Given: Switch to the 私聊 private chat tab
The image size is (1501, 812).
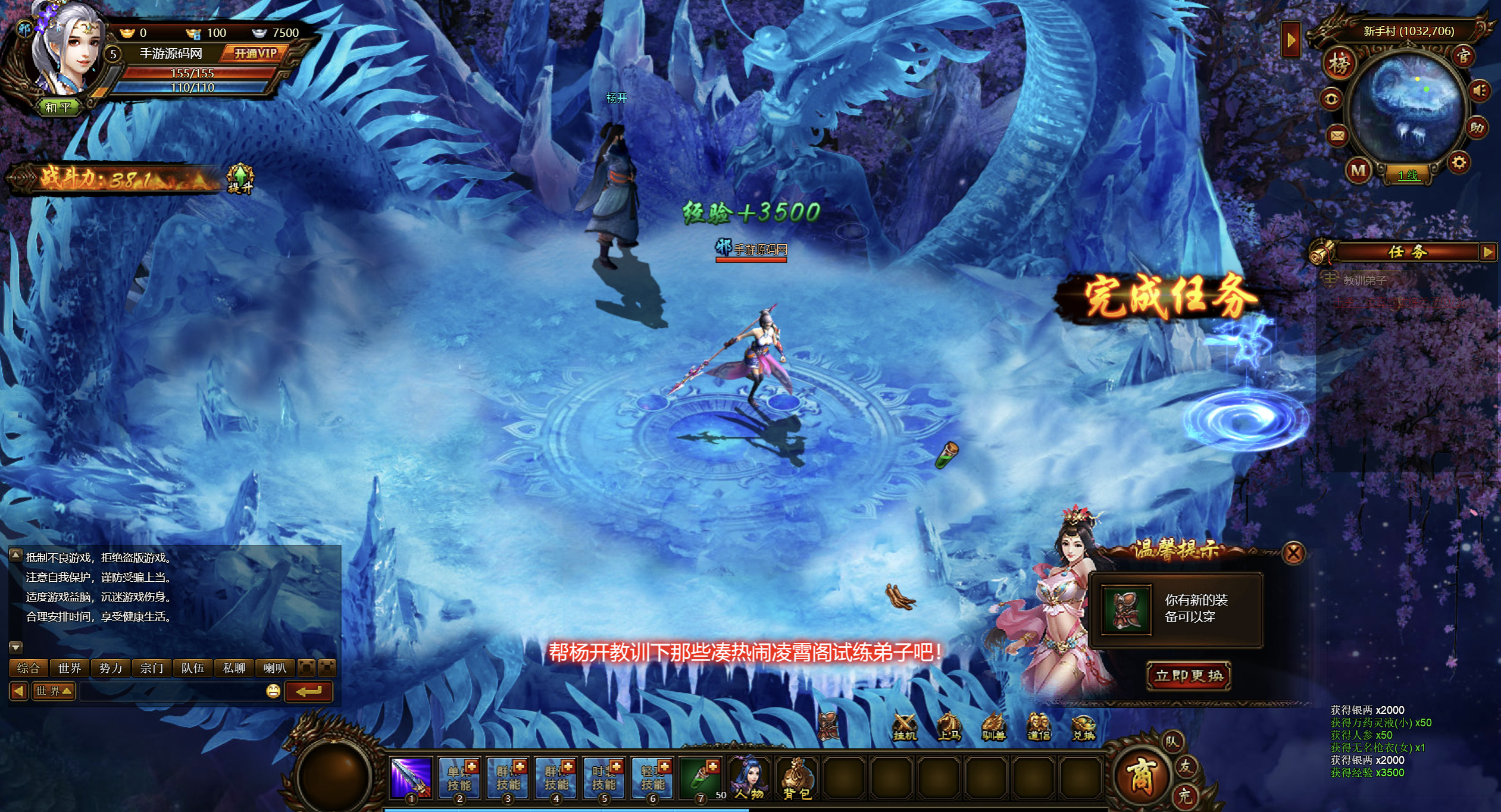Looking at the screenshot, I should tap(234, 668).
